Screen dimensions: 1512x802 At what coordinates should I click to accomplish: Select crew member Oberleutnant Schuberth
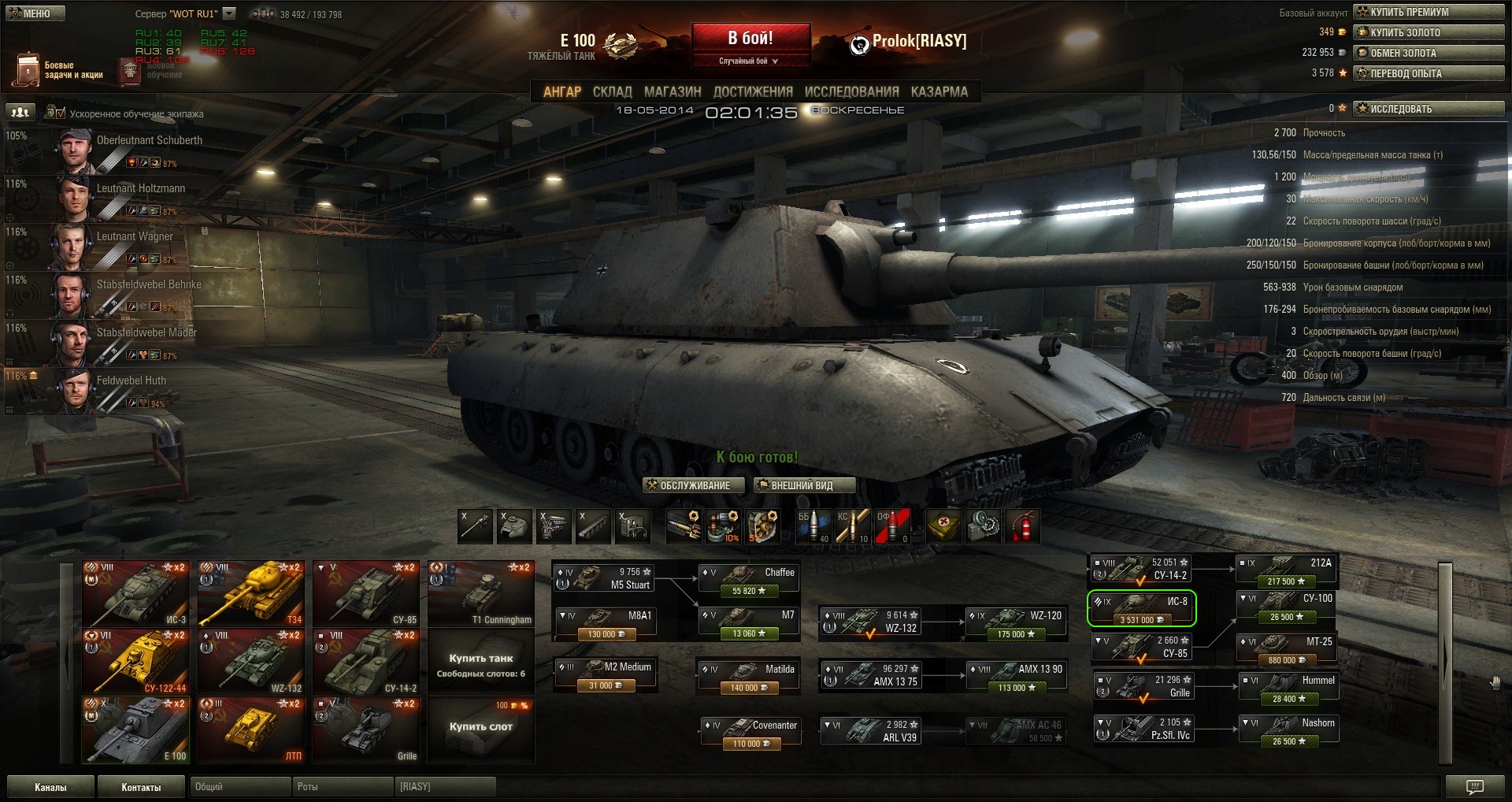[149, 140]
